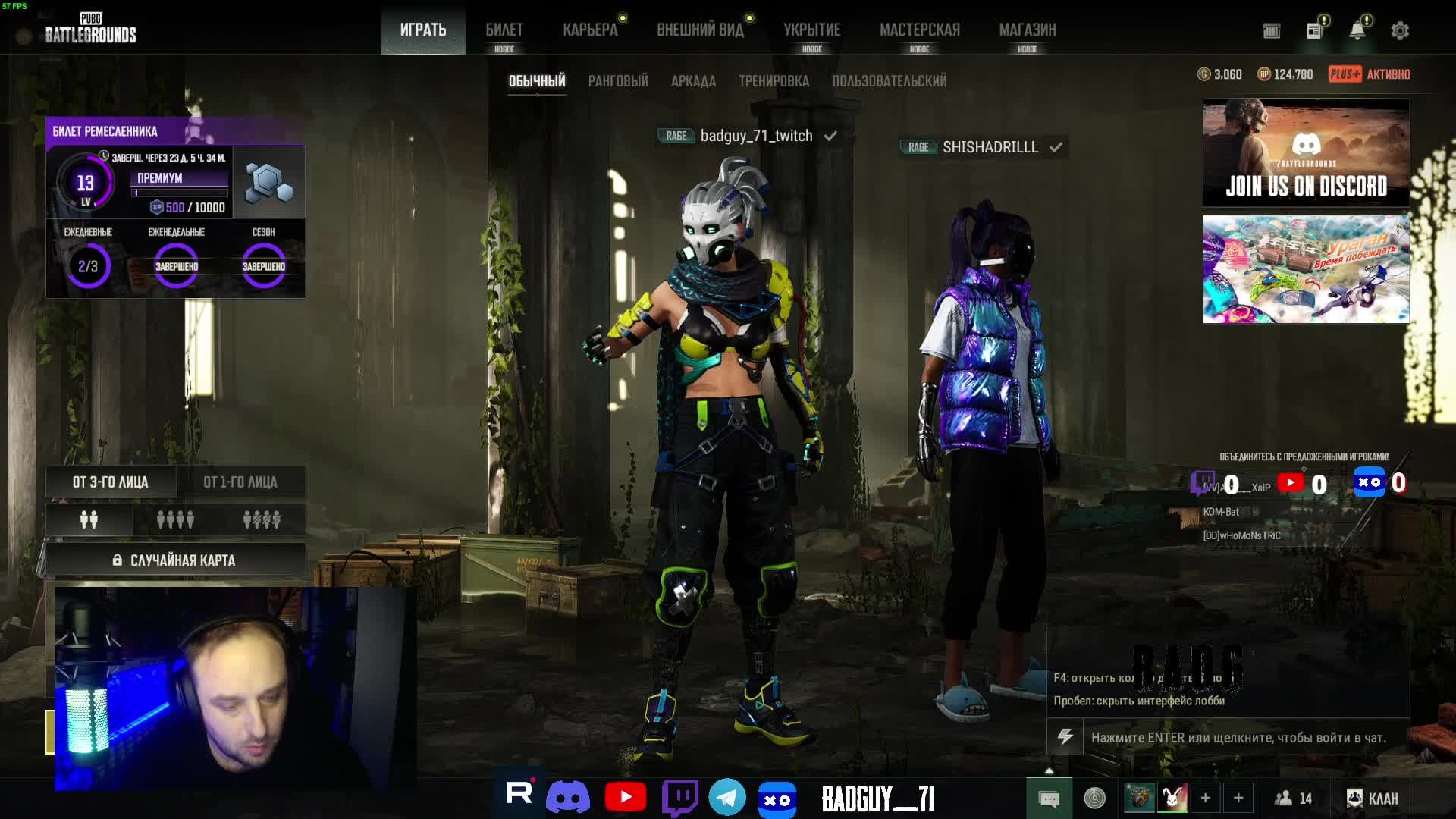Open the ВНЕШНИЙ ВИД customization tab
The width and height of the screenshot is (1456, 819).
(x=700, y=30)
